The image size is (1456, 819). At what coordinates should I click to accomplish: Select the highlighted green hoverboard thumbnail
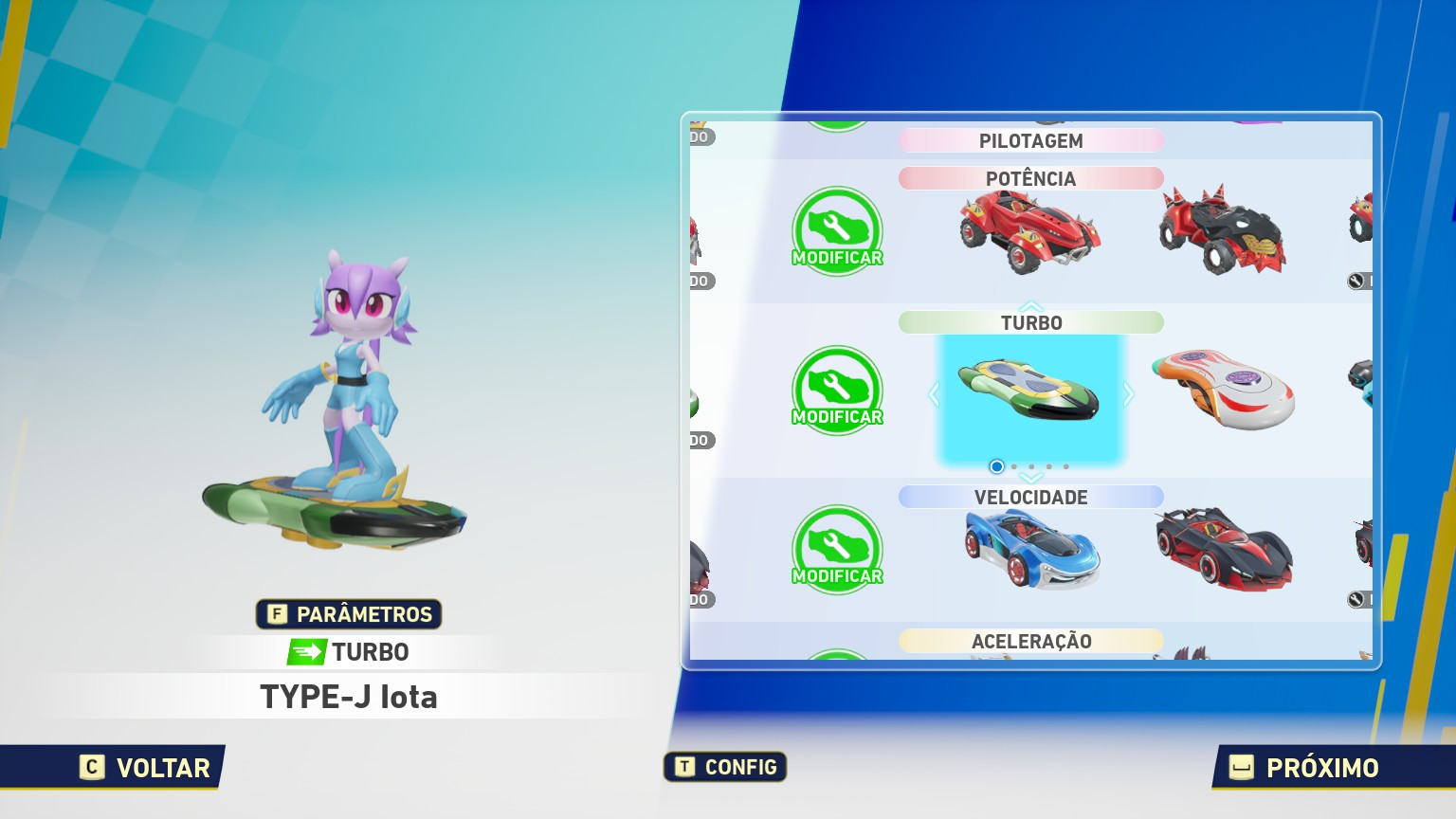1031,395
